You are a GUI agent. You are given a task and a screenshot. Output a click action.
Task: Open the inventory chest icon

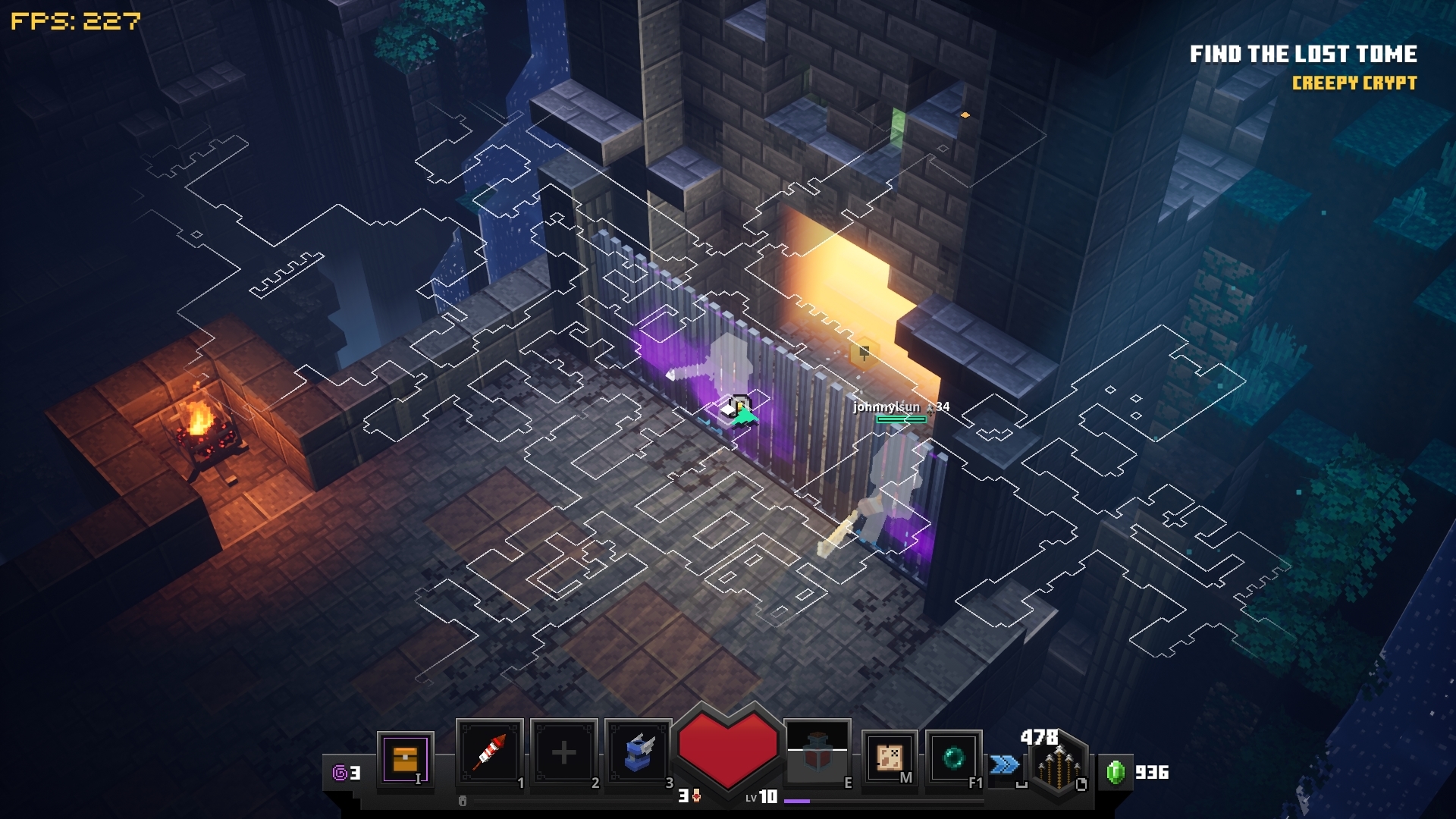point(405,758)
